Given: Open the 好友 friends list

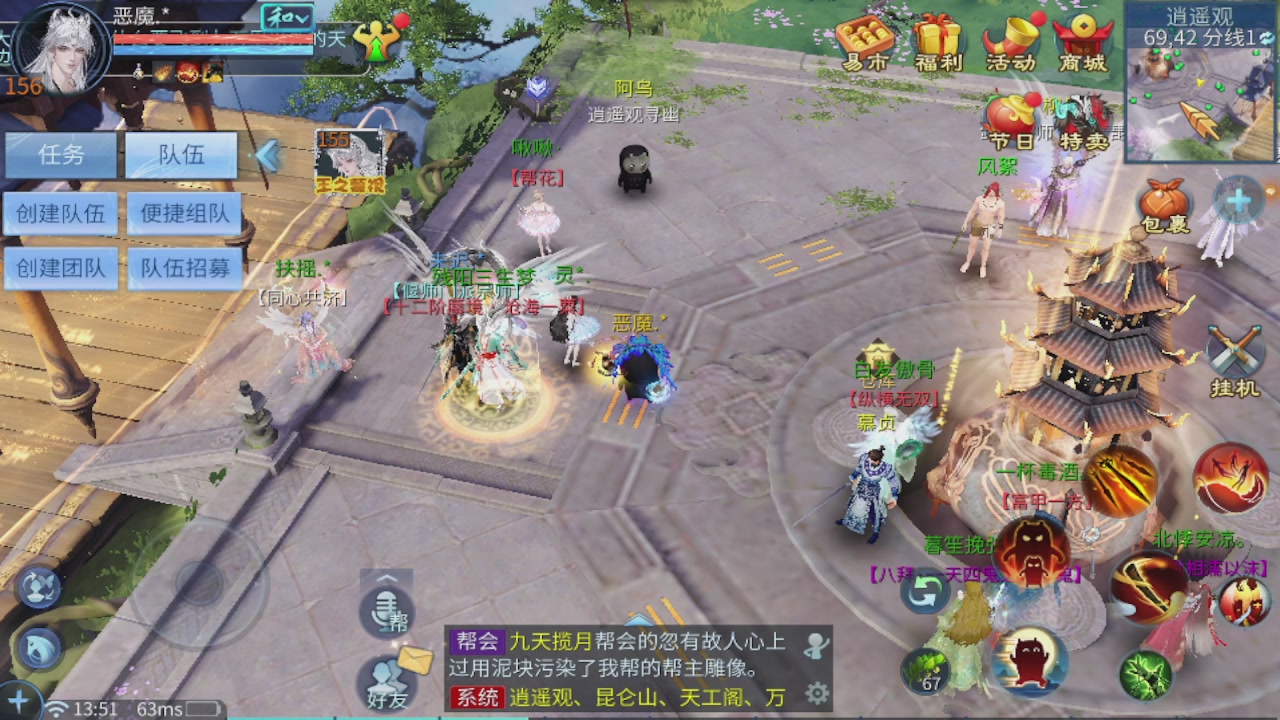Looking at the screenshot, I should click(388, 680).
